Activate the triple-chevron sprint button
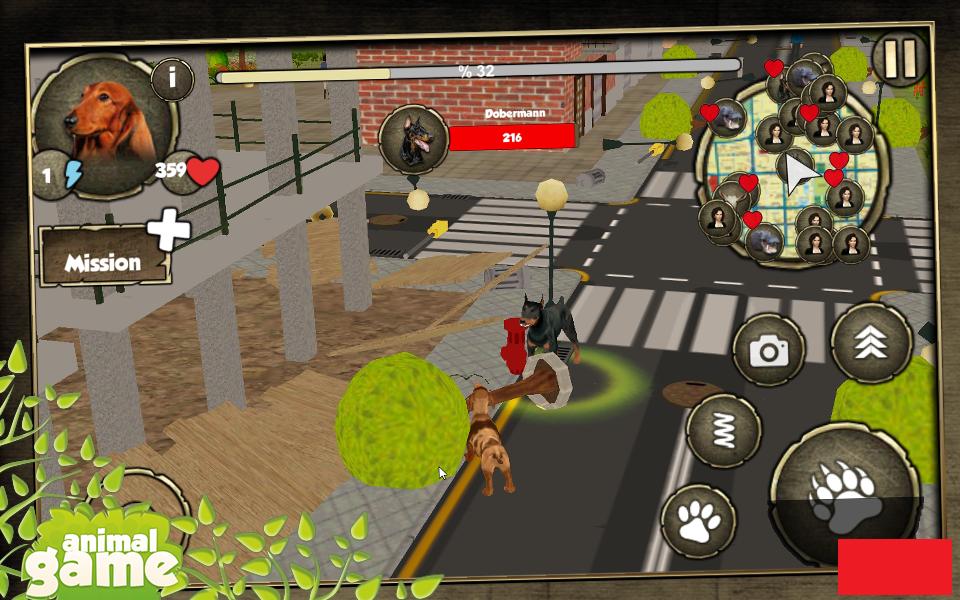The height and width of the screenshot is (600, 960). coord(870,343)
